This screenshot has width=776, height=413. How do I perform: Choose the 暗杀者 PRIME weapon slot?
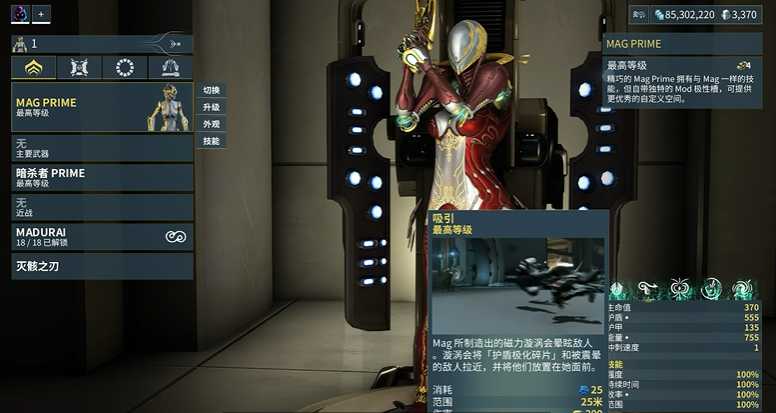[x=102, y=177]
